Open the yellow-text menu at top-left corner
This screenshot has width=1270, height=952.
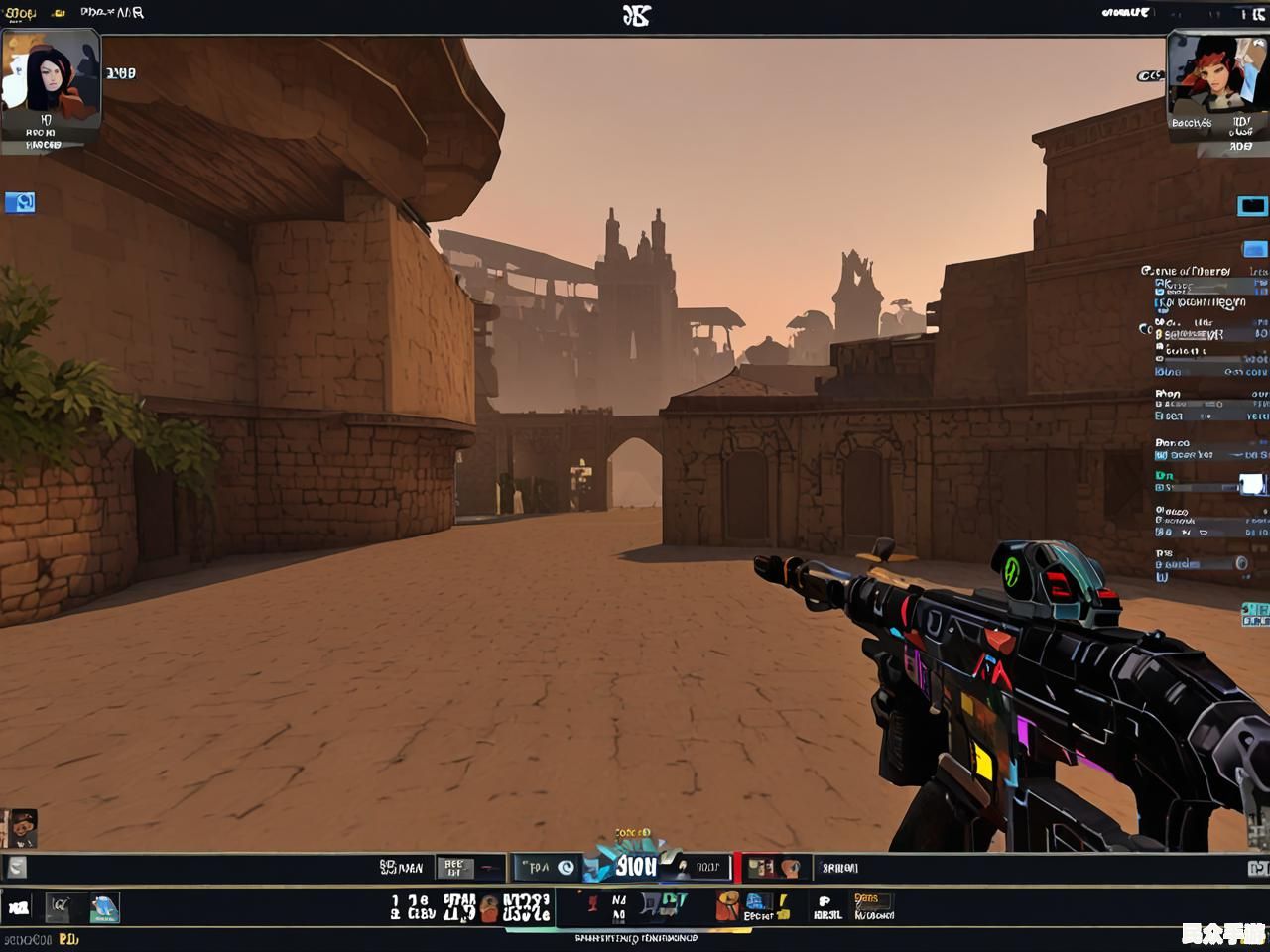[20, 13]
